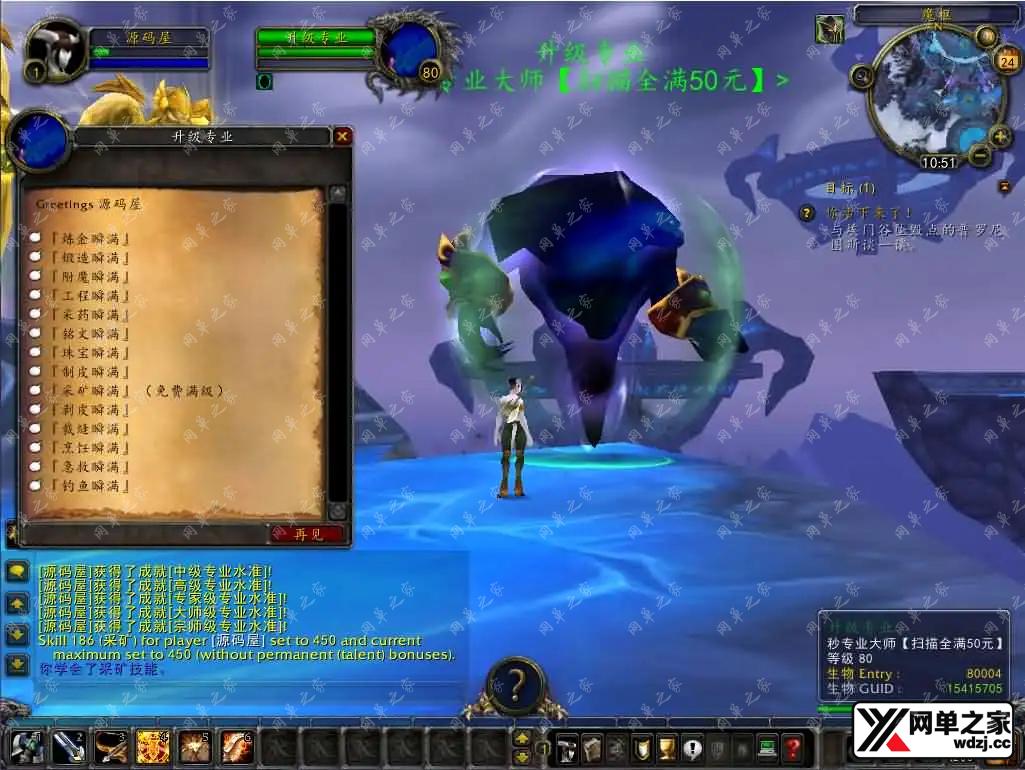Close the 升级专业 gossip window
The height and width of the screenshot is (770, 1025).
[x=342, y=136]
